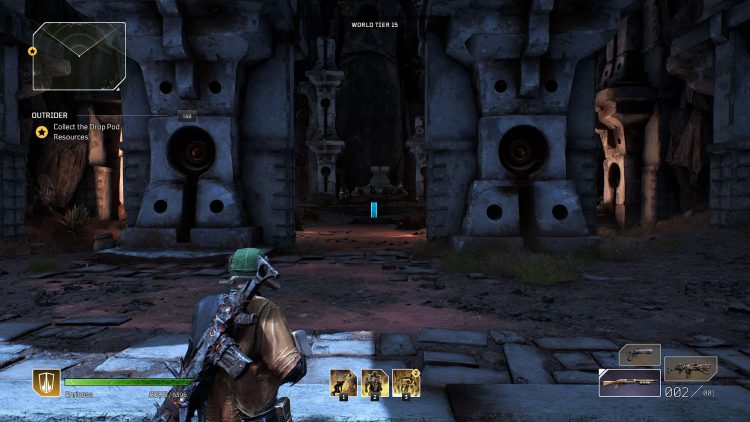Select the equipped shotgun weapon slot

629,383
